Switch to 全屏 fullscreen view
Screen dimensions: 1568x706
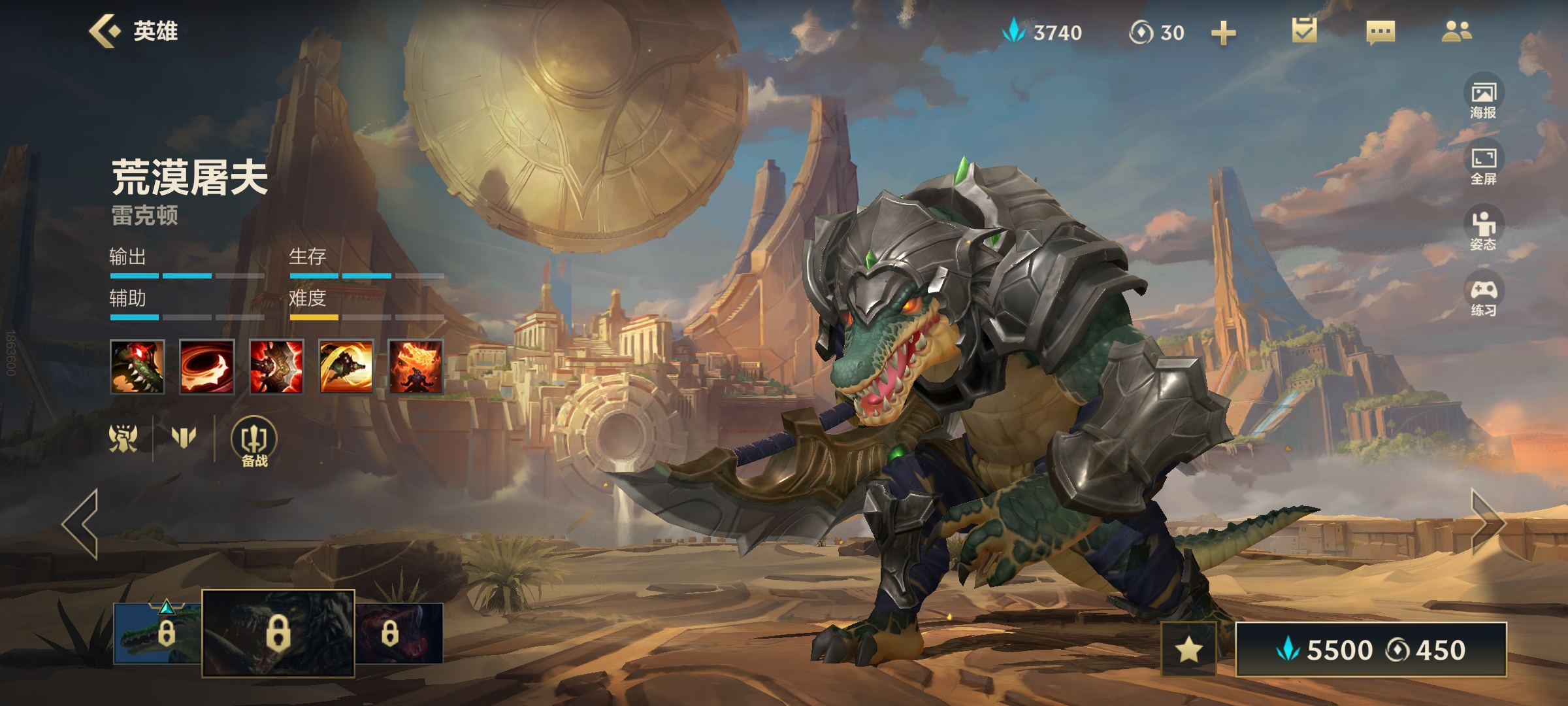(x=1484, y=165)
